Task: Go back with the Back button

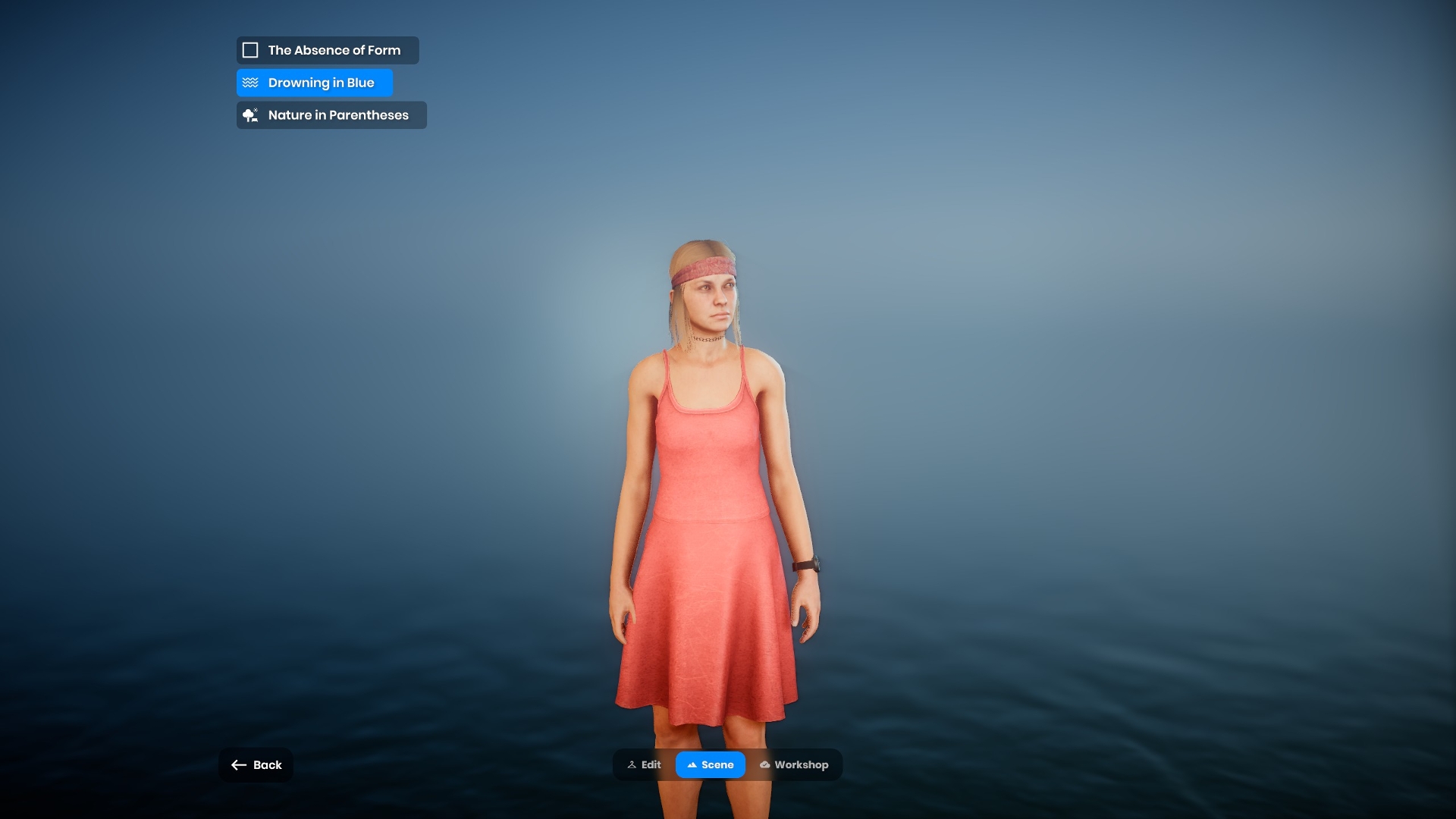Action: click(x=256, y=765)
